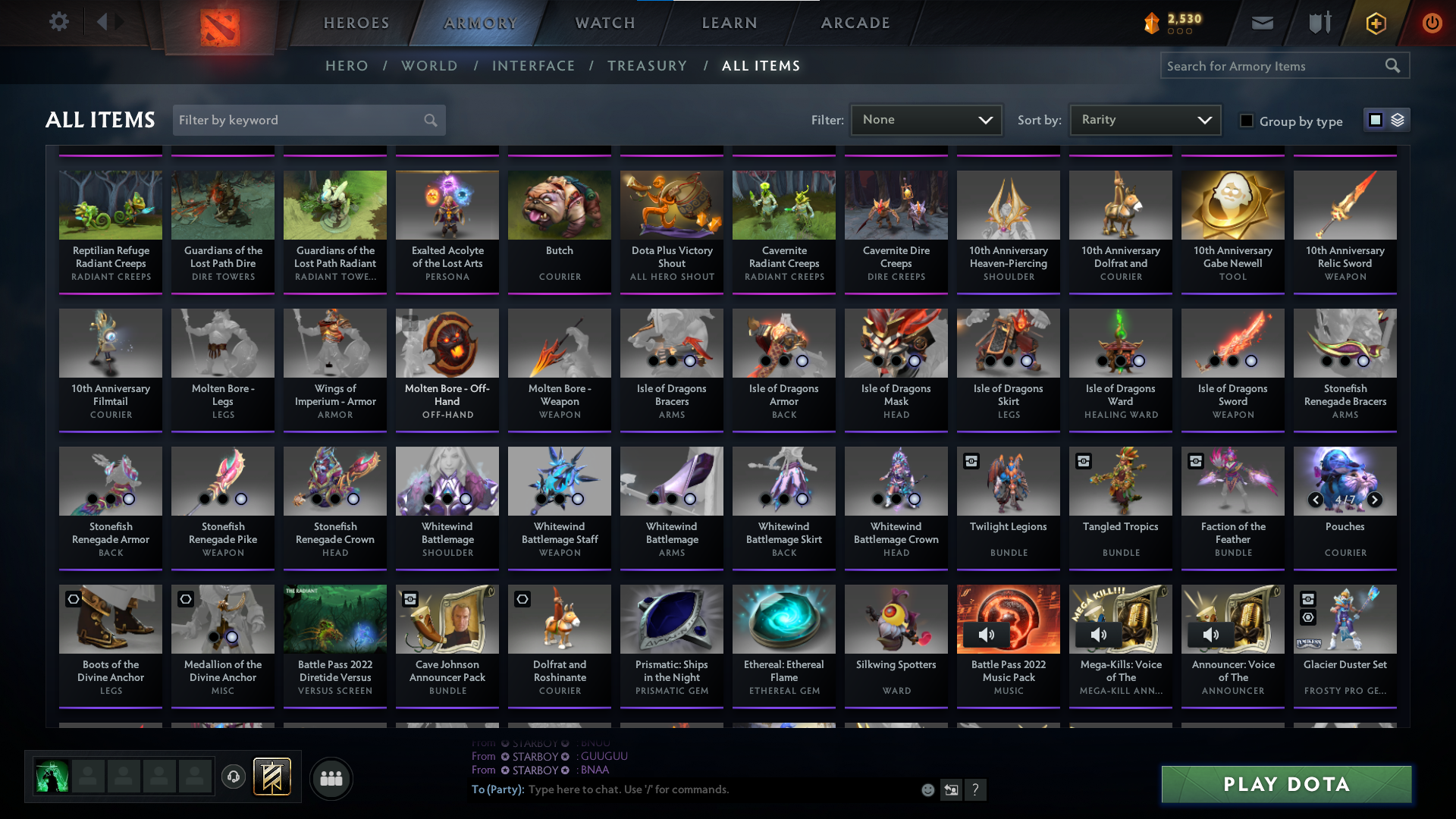Viewport: 1456px width, 819px height.
Task: Toggle the single-grid display icon
Action: [1375, 119]
